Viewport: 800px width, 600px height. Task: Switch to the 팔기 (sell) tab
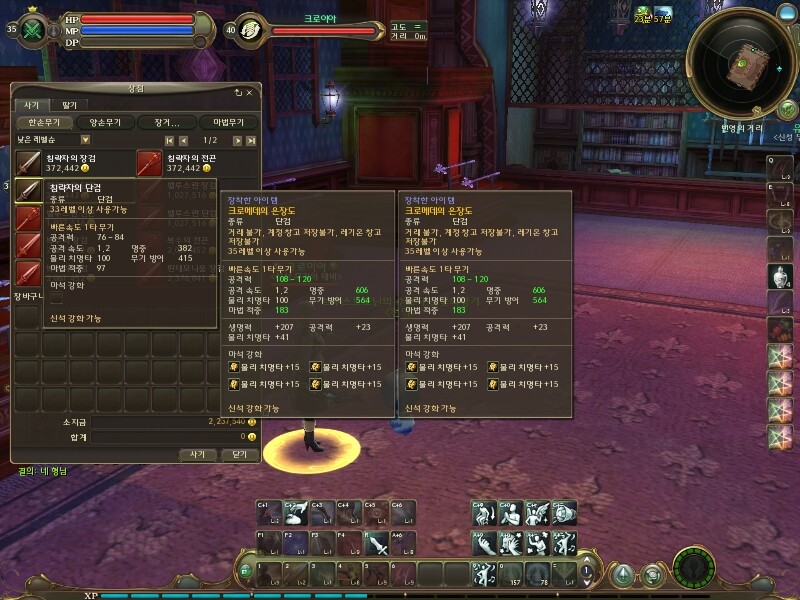click(69, 105)
